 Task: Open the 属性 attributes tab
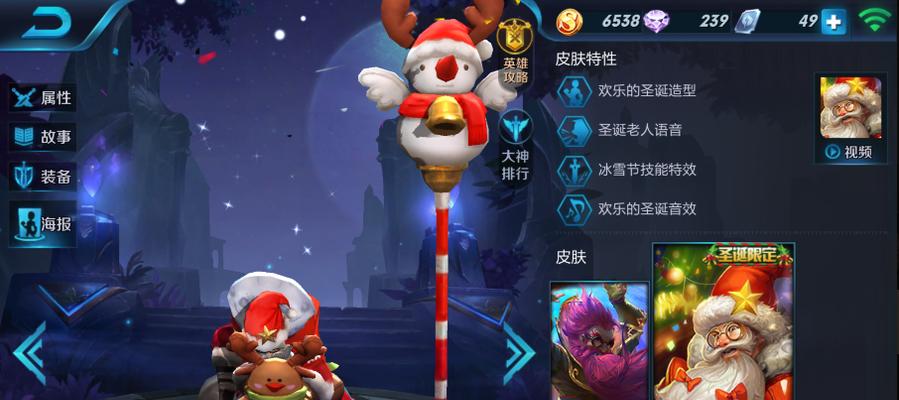coord(42,98)
